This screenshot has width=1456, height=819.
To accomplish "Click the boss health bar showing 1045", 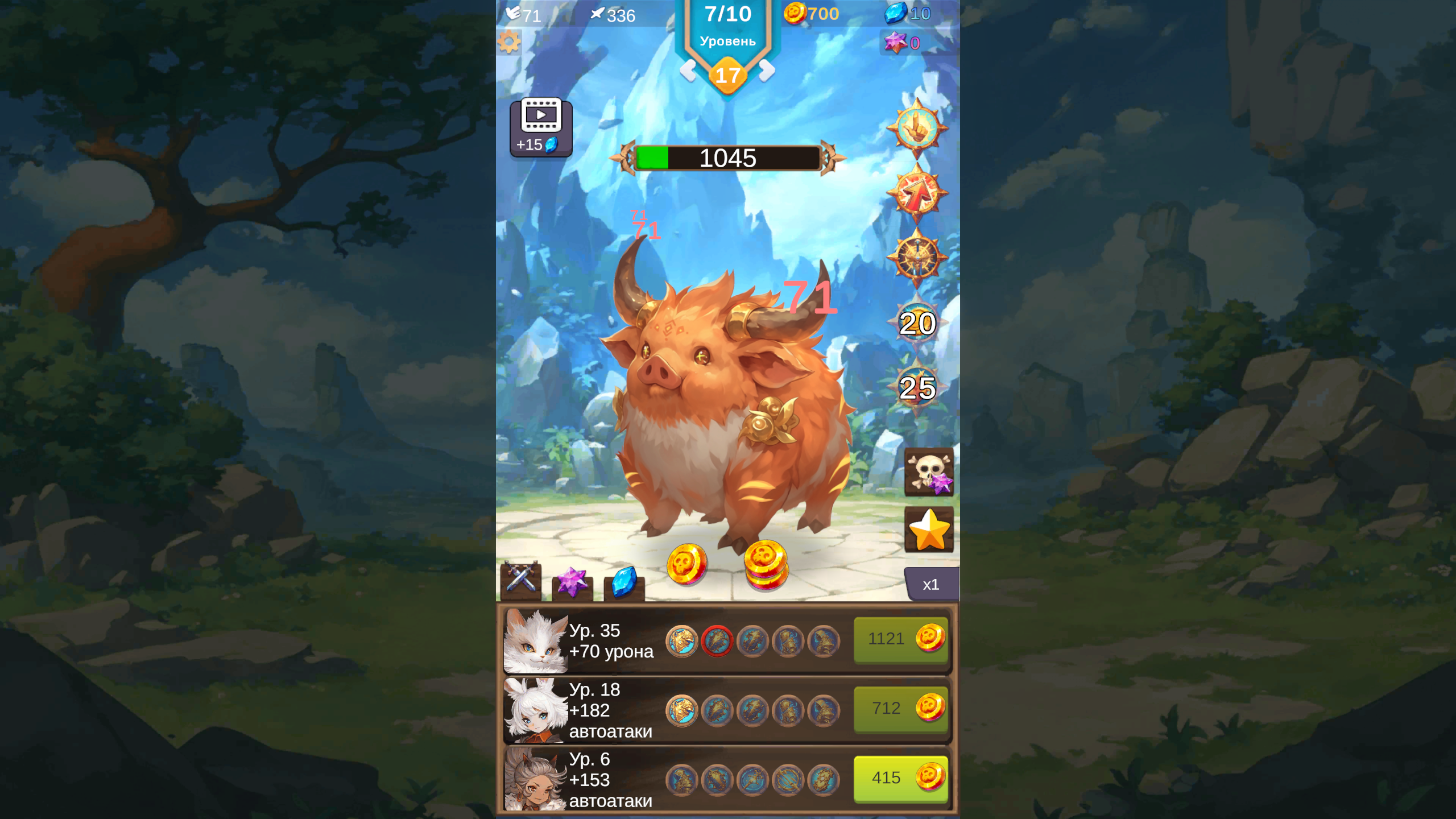I will click(x=728, y=159).
